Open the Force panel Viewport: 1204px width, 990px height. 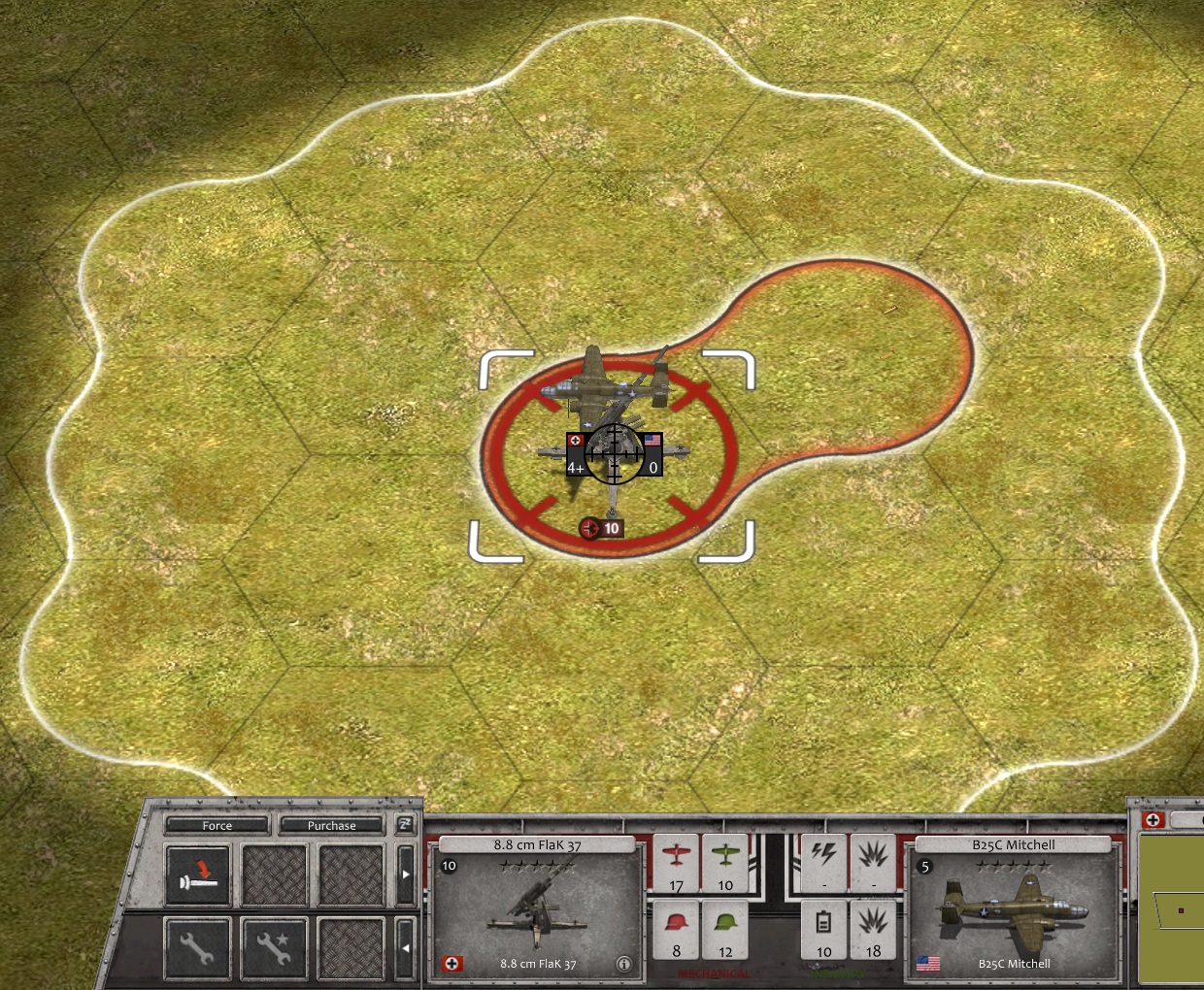point(217,825)
